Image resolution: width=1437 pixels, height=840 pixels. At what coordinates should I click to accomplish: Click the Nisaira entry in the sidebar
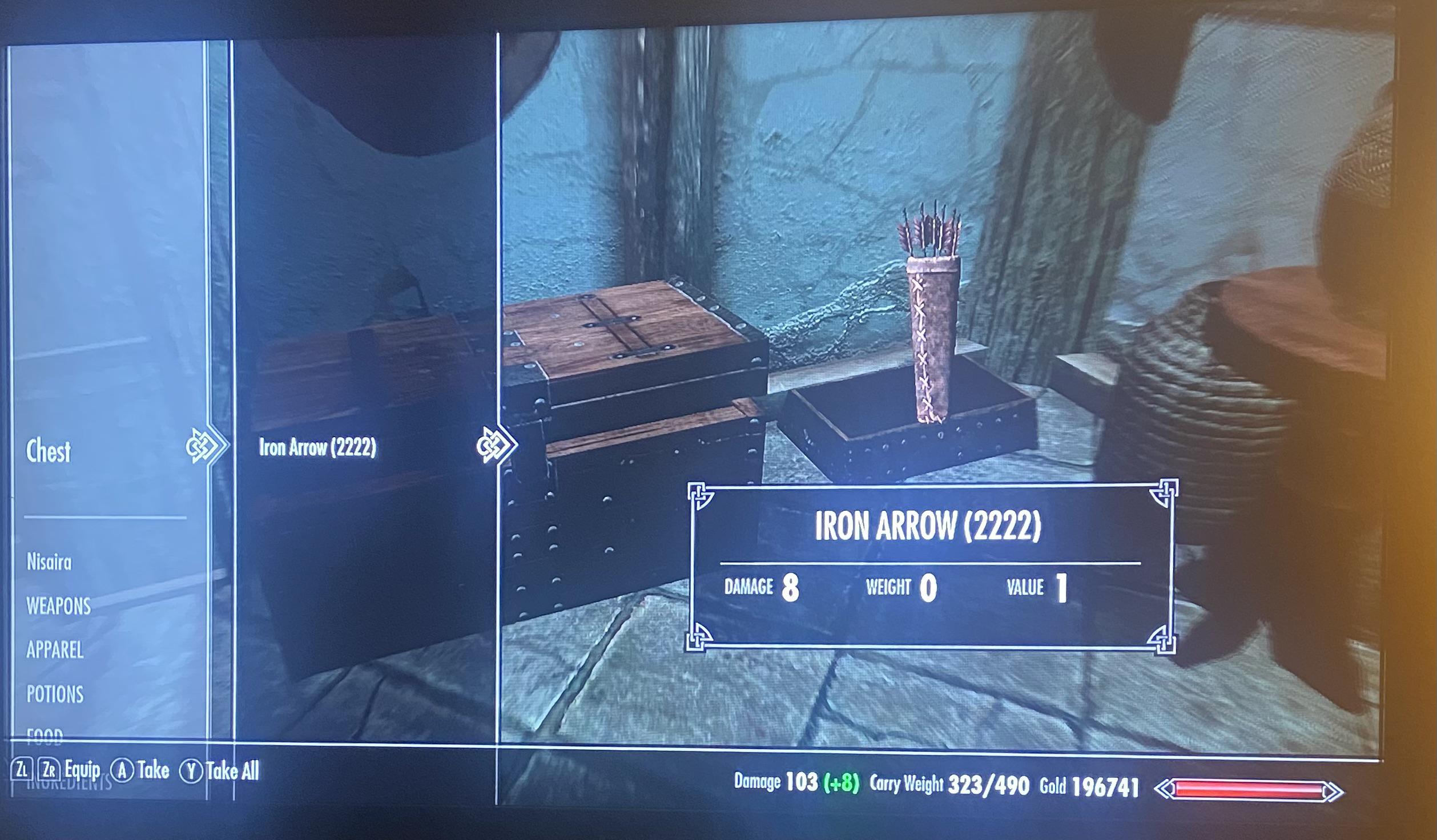coord(50,562)
